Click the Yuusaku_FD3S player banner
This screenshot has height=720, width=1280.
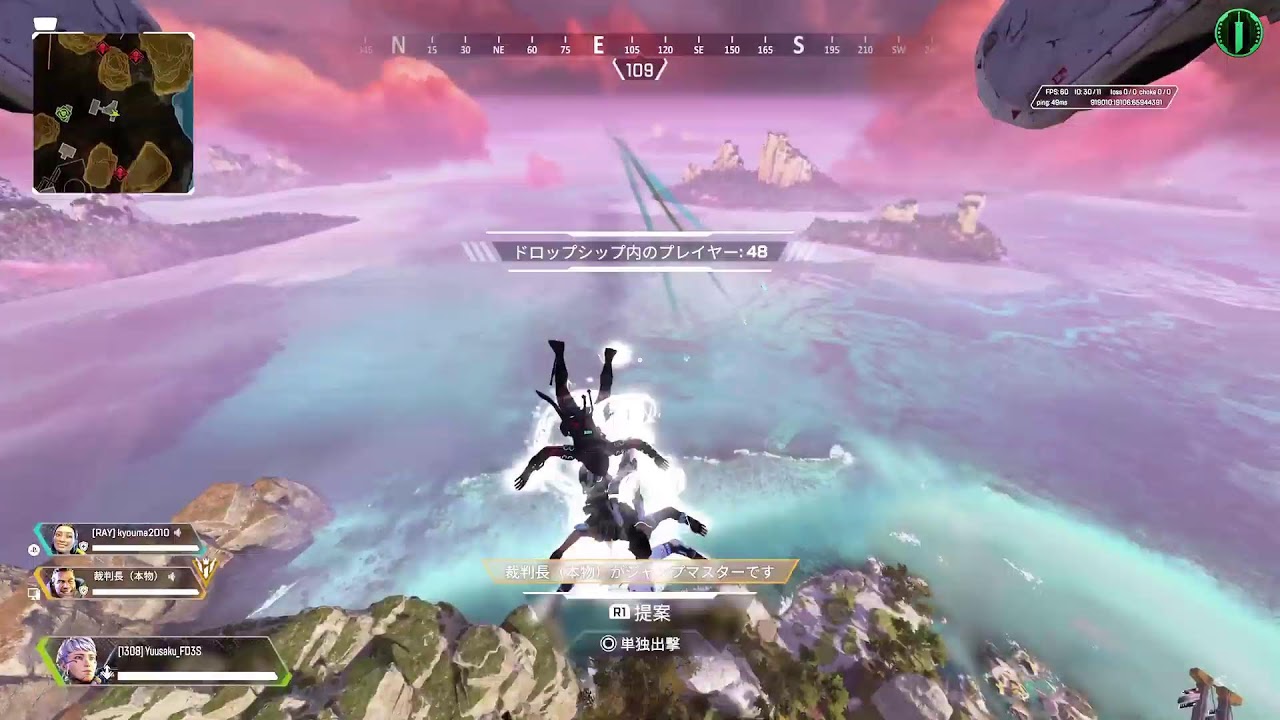[165, 662]
